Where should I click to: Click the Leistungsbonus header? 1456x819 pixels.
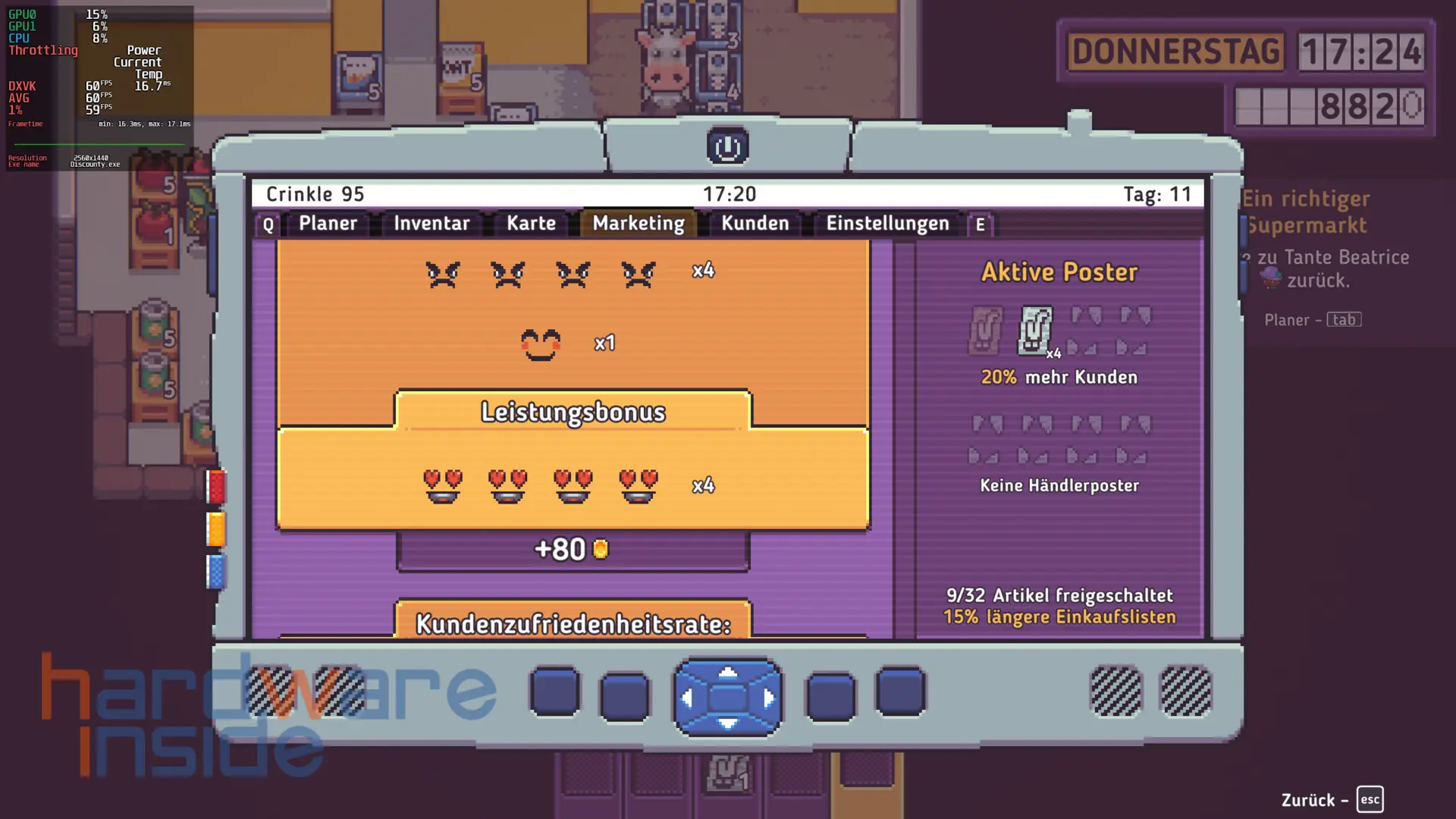tap(573, 412)
